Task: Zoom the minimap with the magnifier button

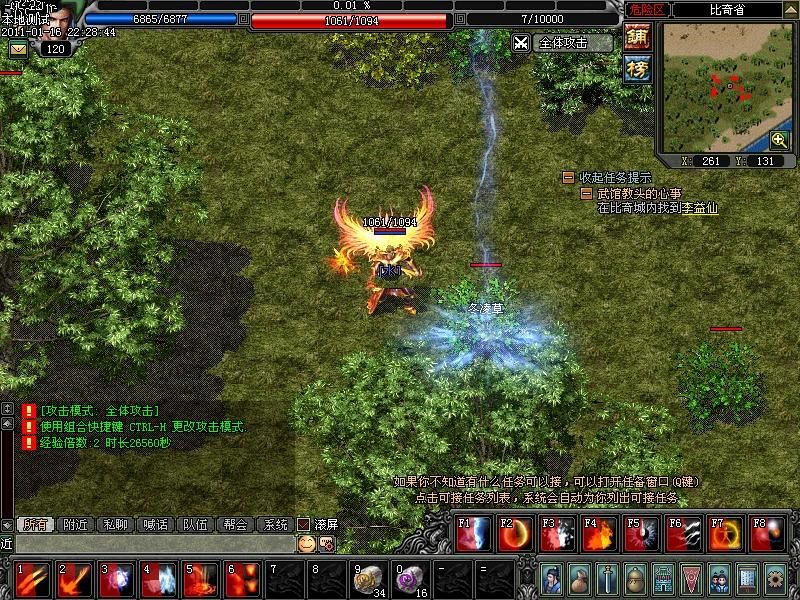Action: tap(779, 140)
